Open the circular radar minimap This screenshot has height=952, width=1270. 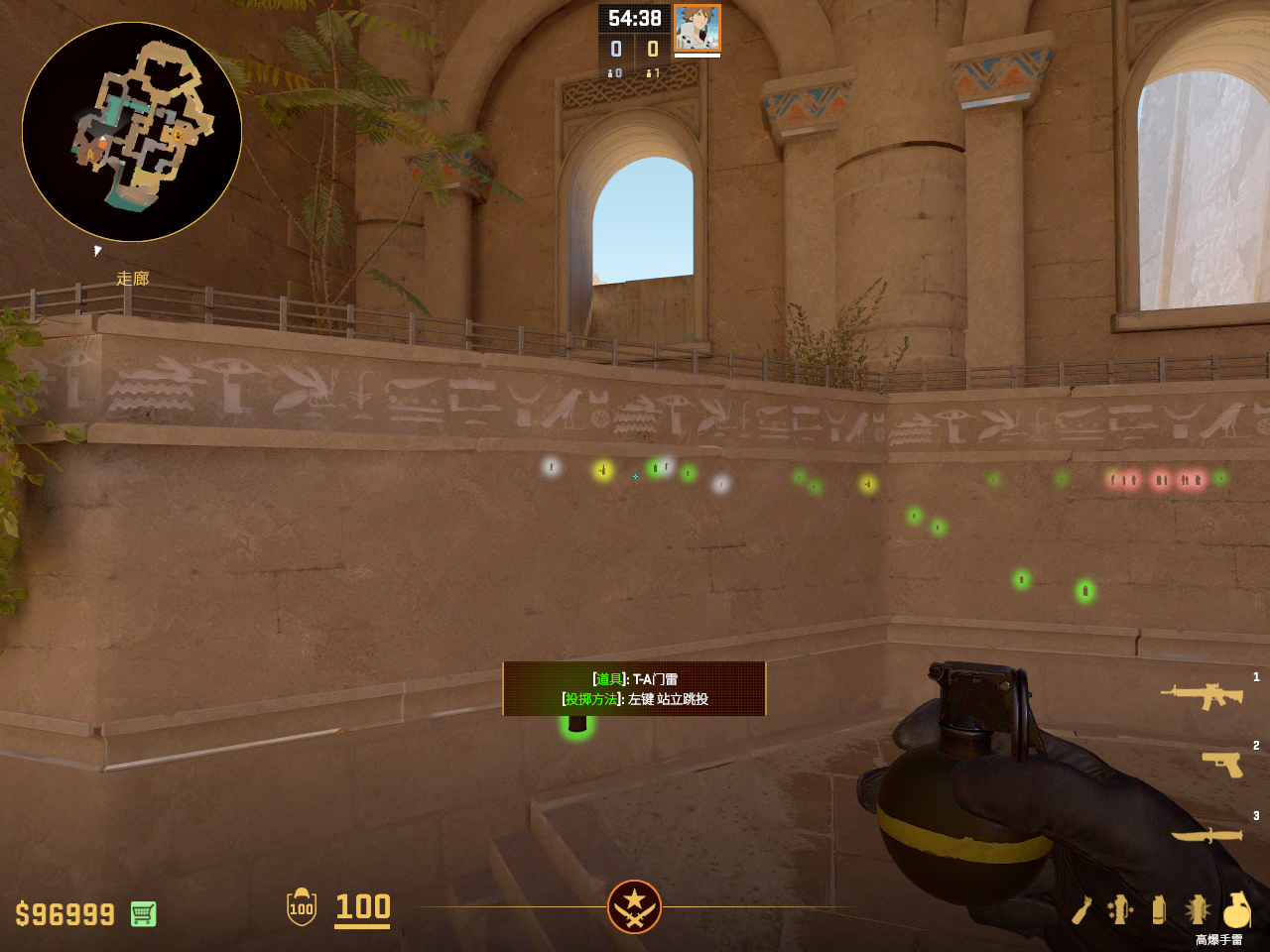point(132,132)
